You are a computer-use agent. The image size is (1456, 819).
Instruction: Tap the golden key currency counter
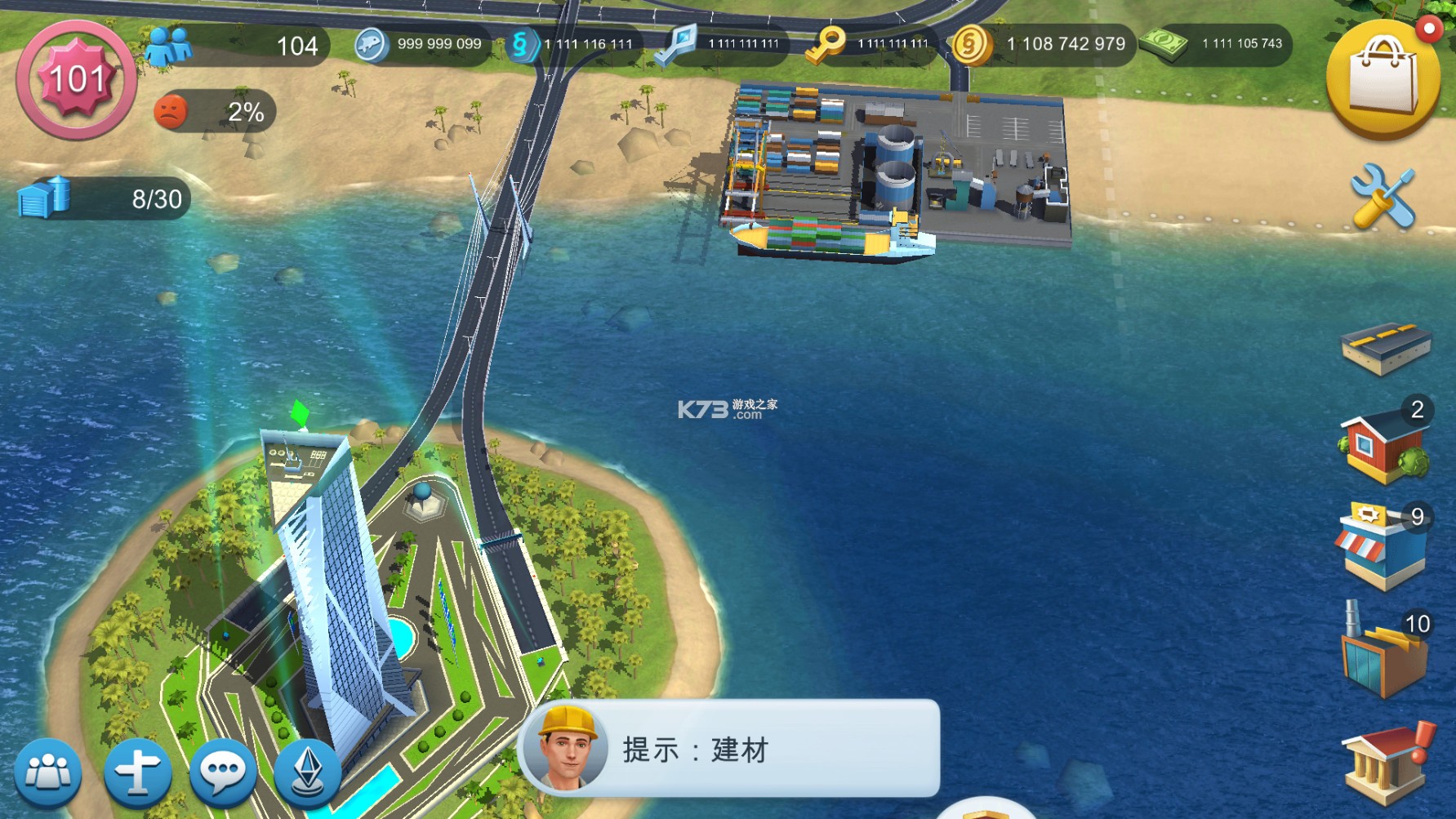point(869,44)
